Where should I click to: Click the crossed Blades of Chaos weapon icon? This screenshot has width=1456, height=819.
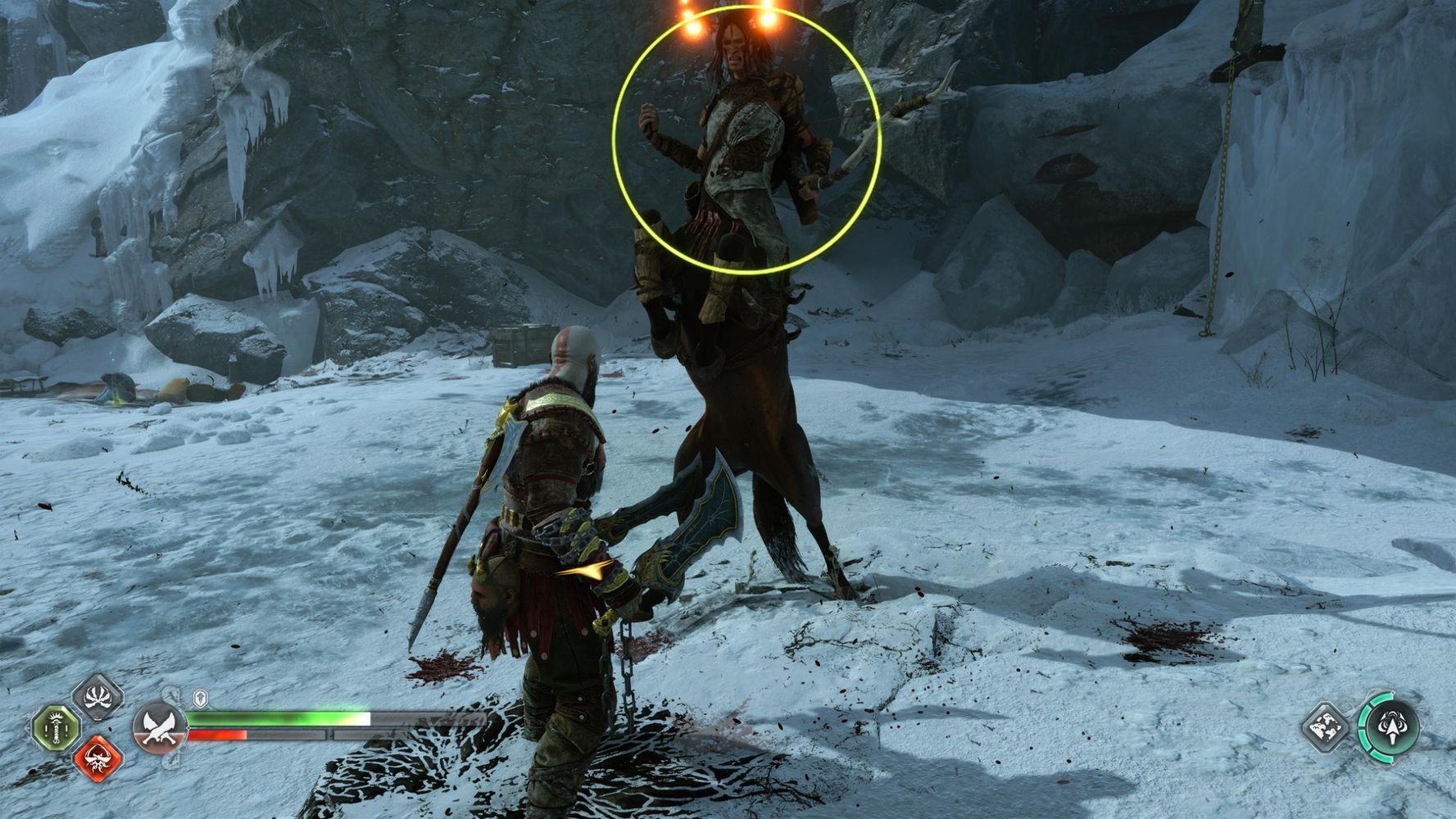[x=159, y=727]
